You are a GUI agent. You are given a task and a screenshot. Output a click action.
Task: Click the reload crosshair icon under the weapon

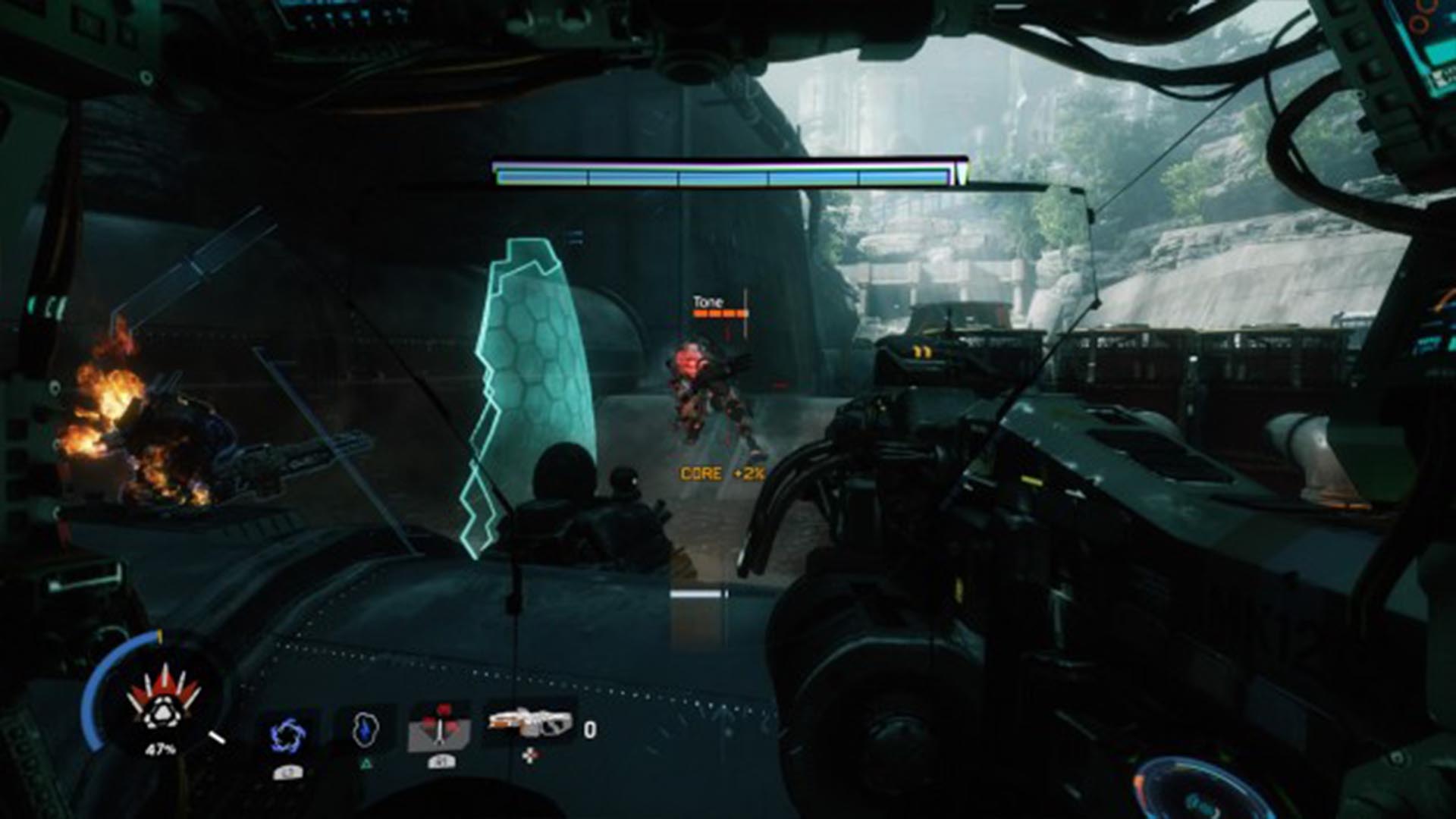(532, 755)
